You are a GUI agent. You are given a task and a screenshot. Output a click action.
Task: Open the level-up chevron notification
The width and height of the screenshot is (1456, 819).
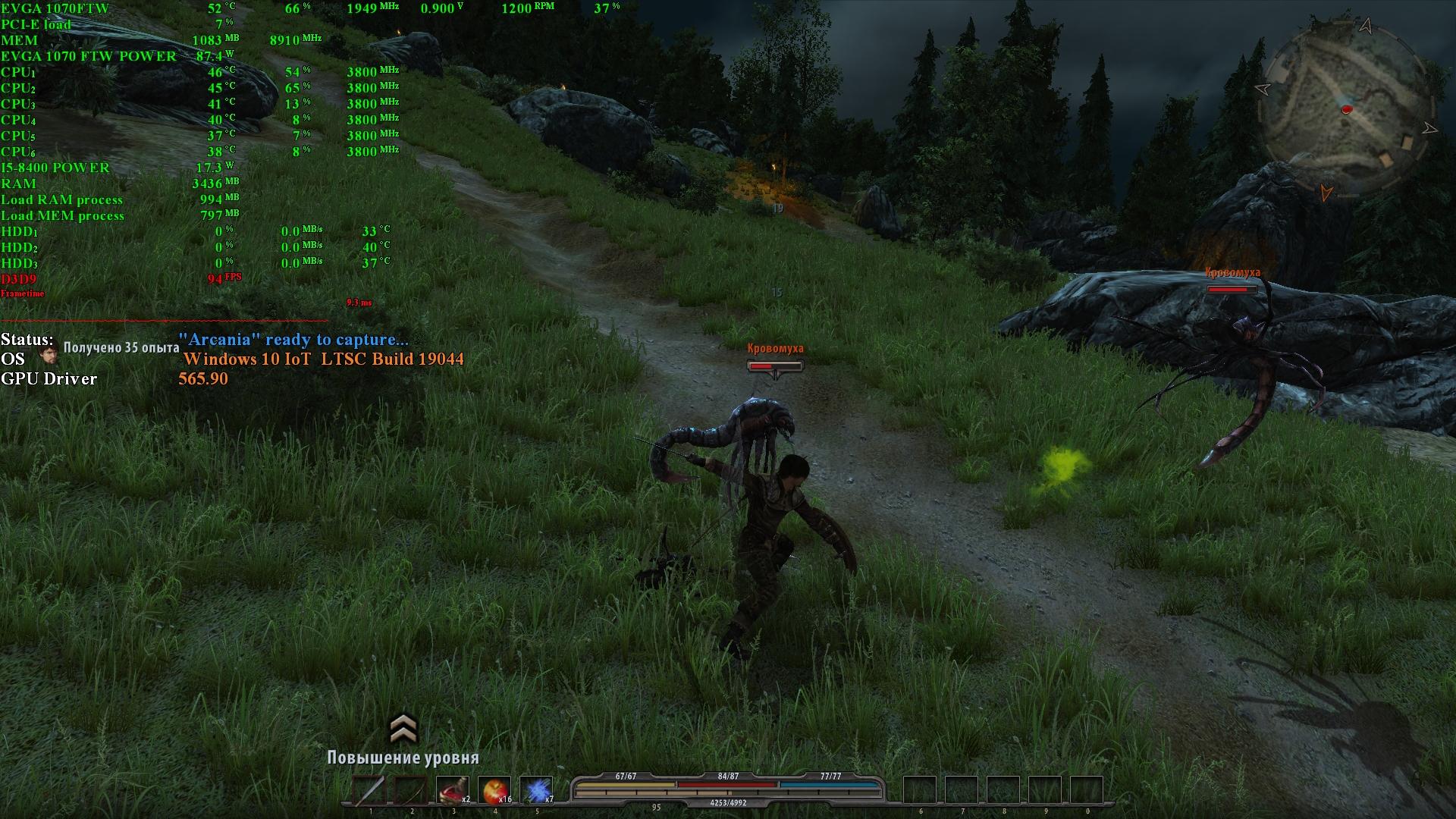[403, 729]
